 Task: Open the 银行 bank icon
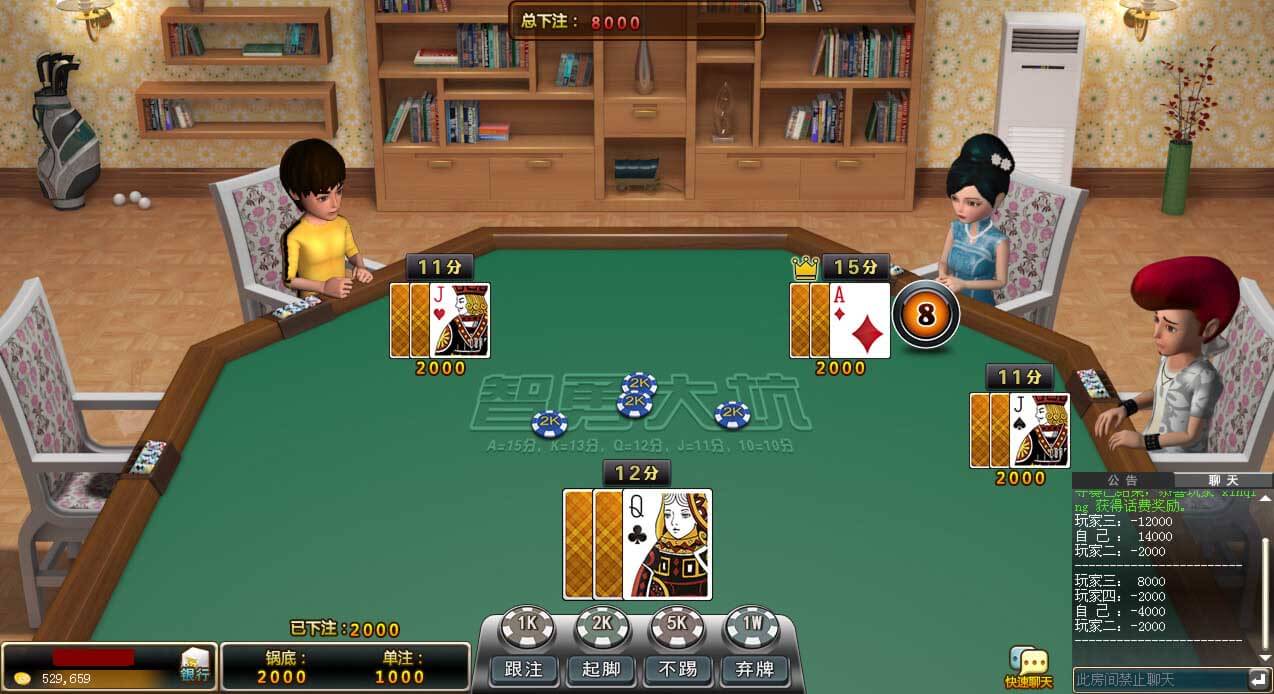coord(194,665)
